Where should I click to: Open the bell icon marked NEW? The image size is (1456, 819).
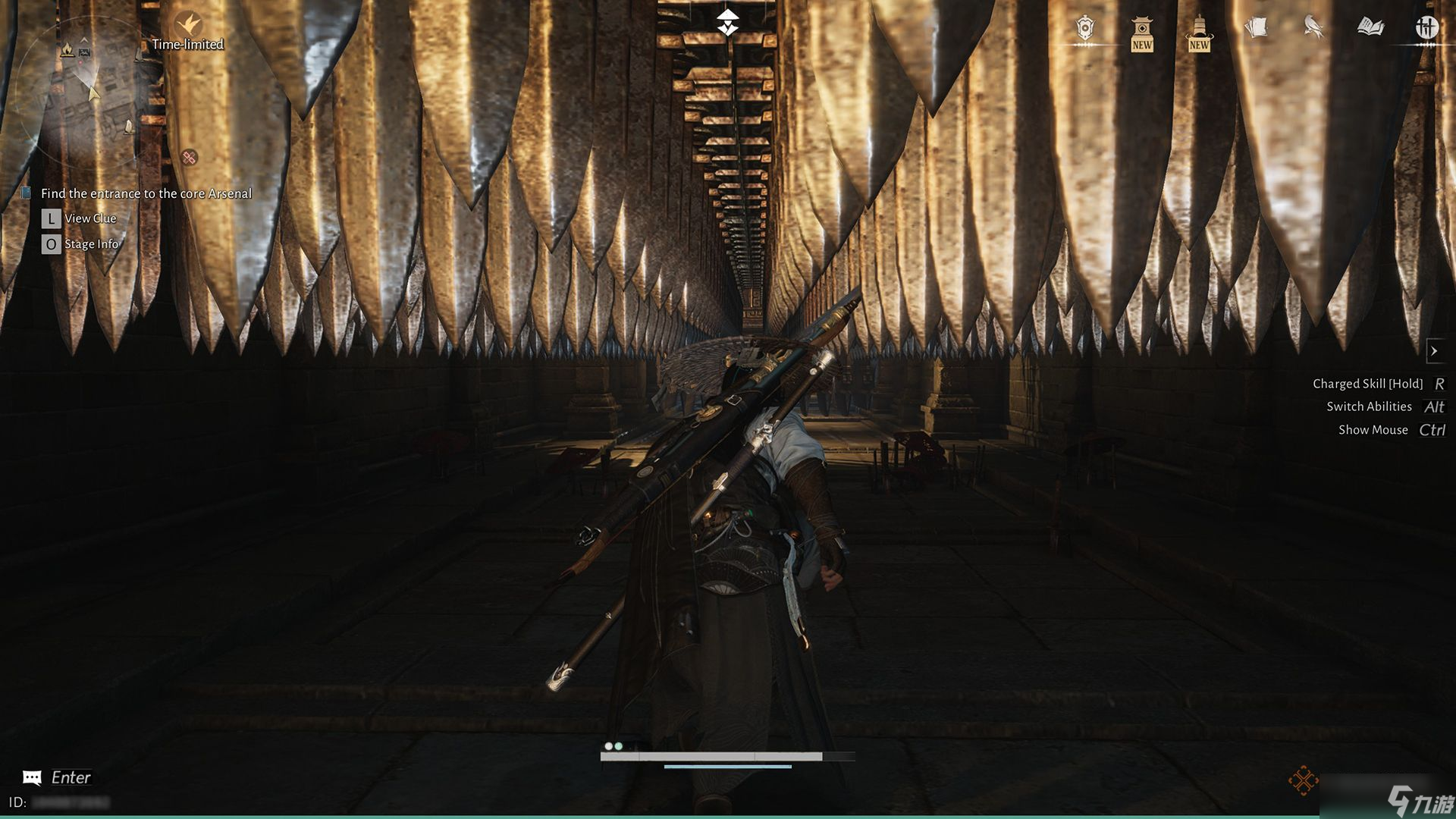click(1199, 32)
